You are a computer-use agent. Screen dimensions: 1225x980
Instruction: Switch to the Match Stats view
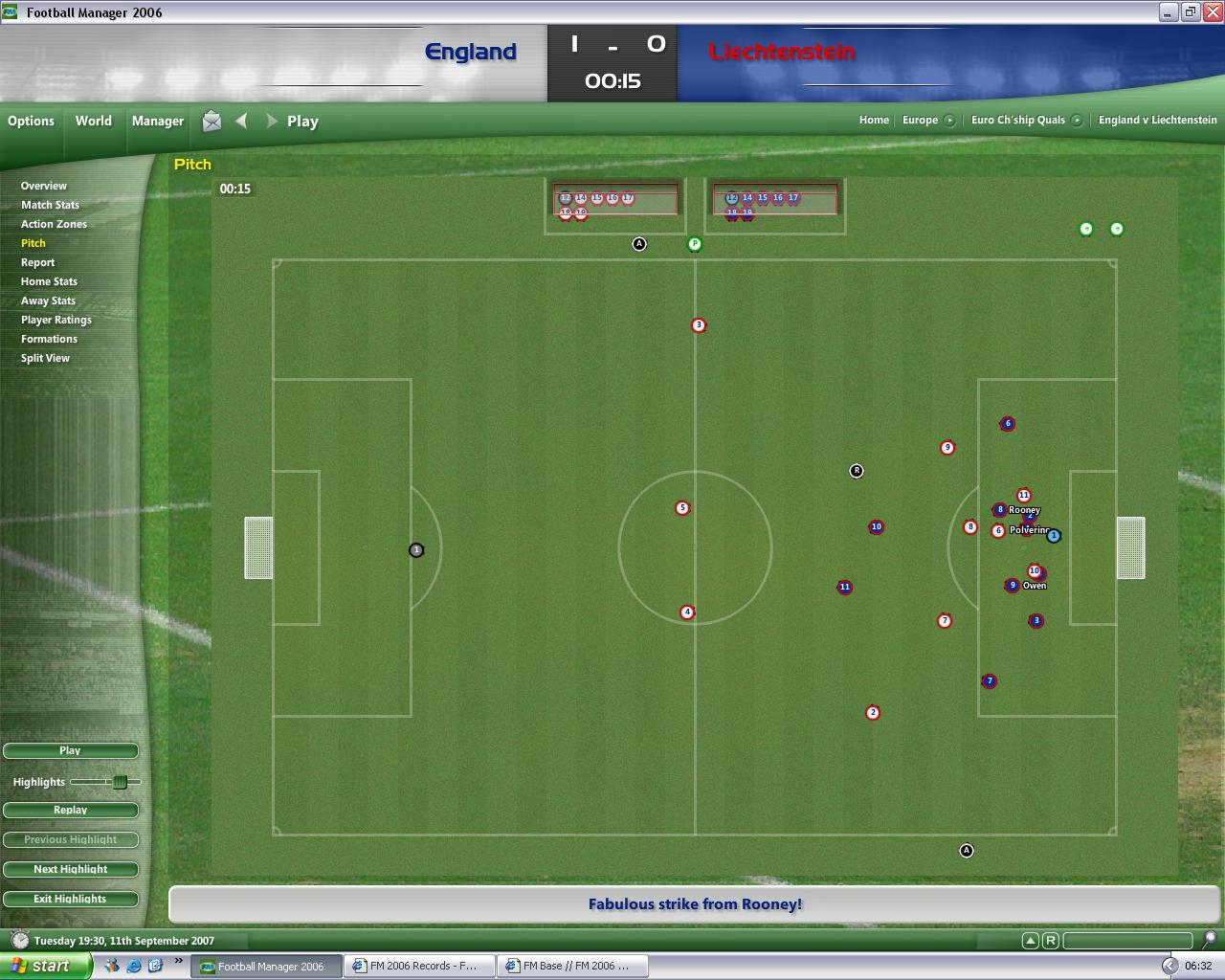coord(49,205)
